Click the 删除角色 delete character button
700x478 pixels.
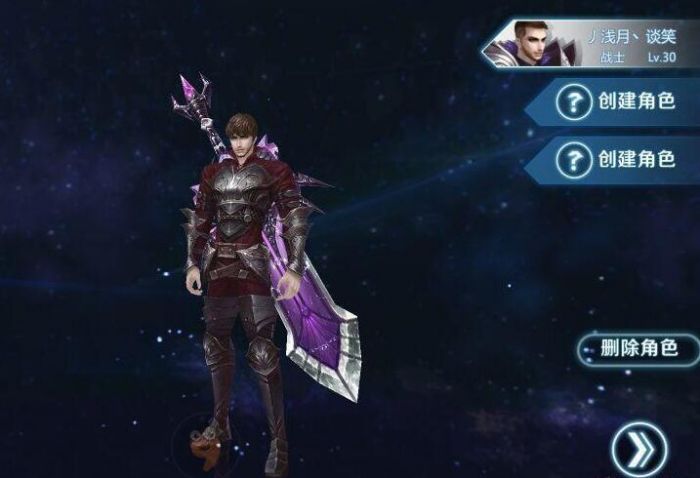click(x=638, y=348)
